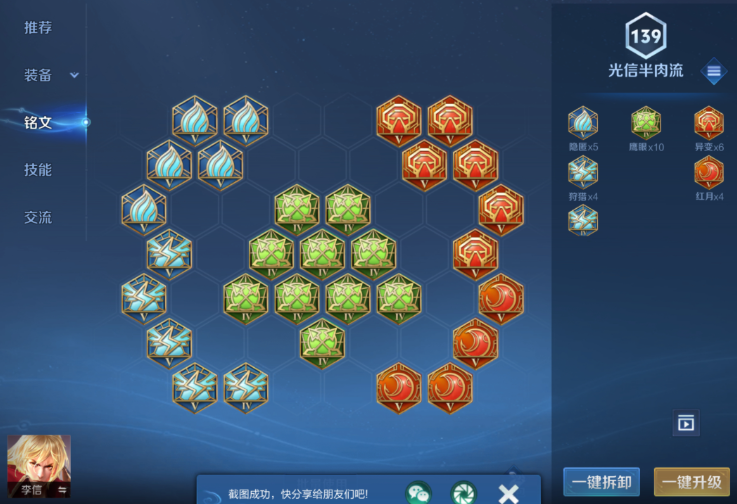Switch to the 技能 skills tab

(x=38, y=170)
